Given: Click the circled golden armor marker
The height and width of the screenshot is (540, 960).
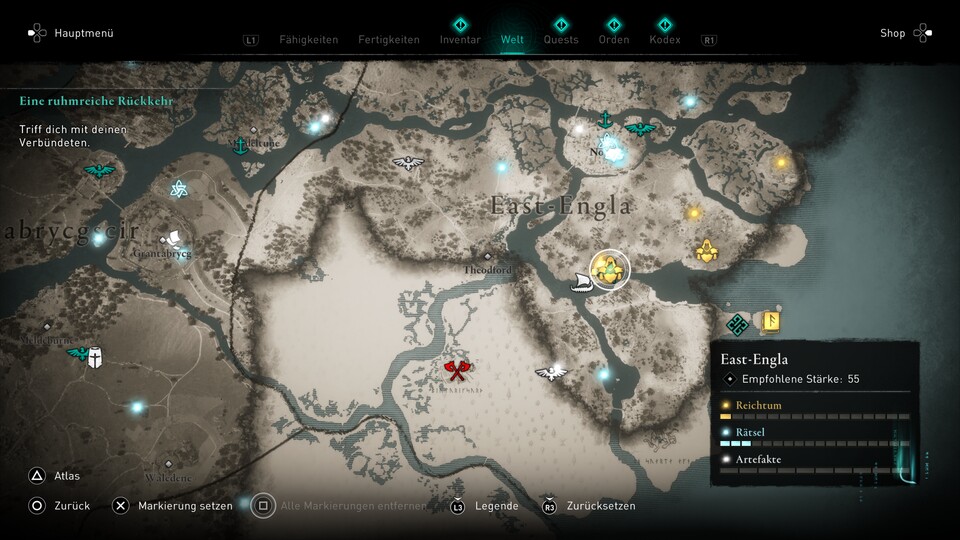Looking at the screenshot, I should point(609,269).
